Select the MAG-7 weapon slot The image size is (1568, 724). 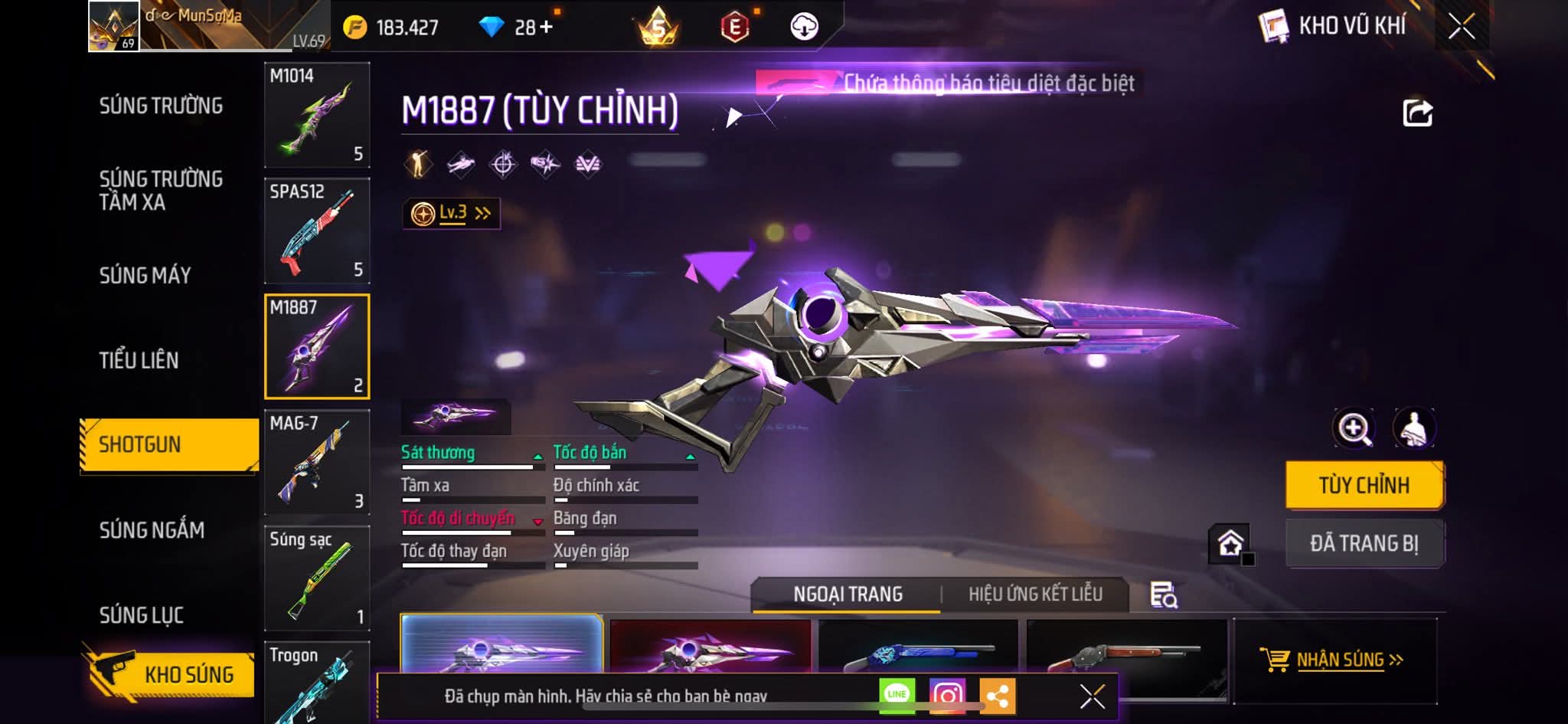(x=317, y=462)
